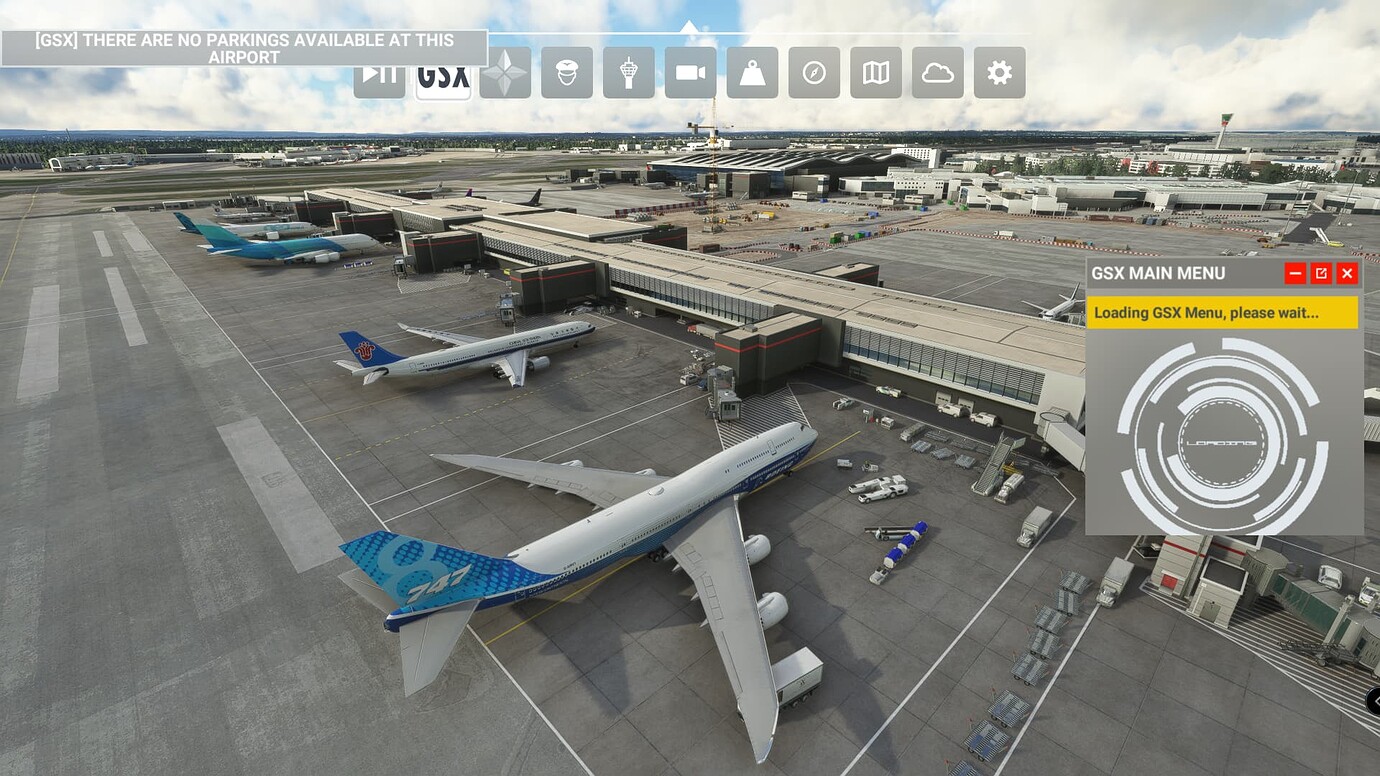Minimize the GSX Main Menu window
Screen dimensions: 1380x776
(x=1295, y=272)
